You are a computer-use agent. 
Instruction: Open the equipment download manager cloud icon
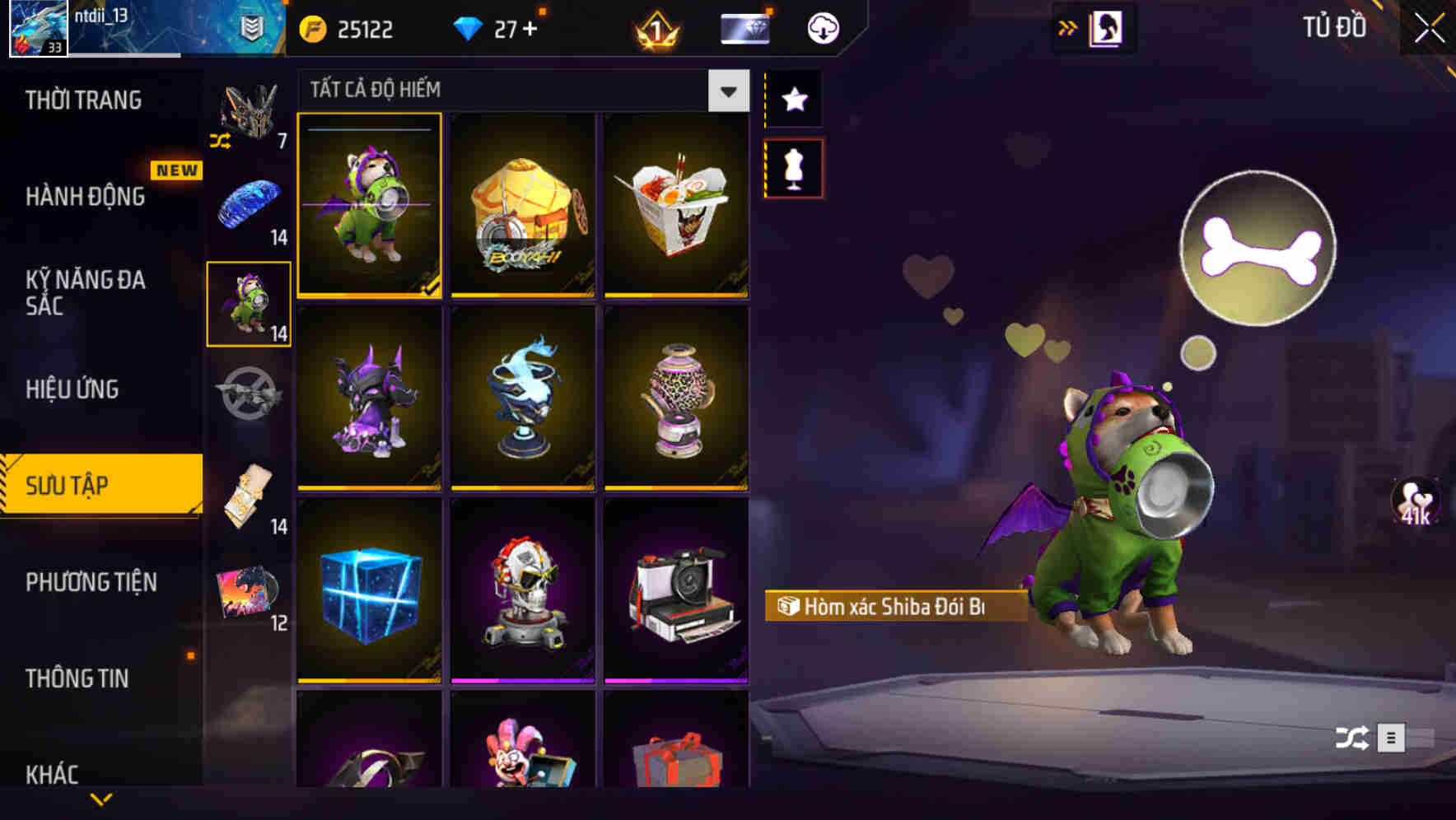pyautogui.click(x=821, y=27)
